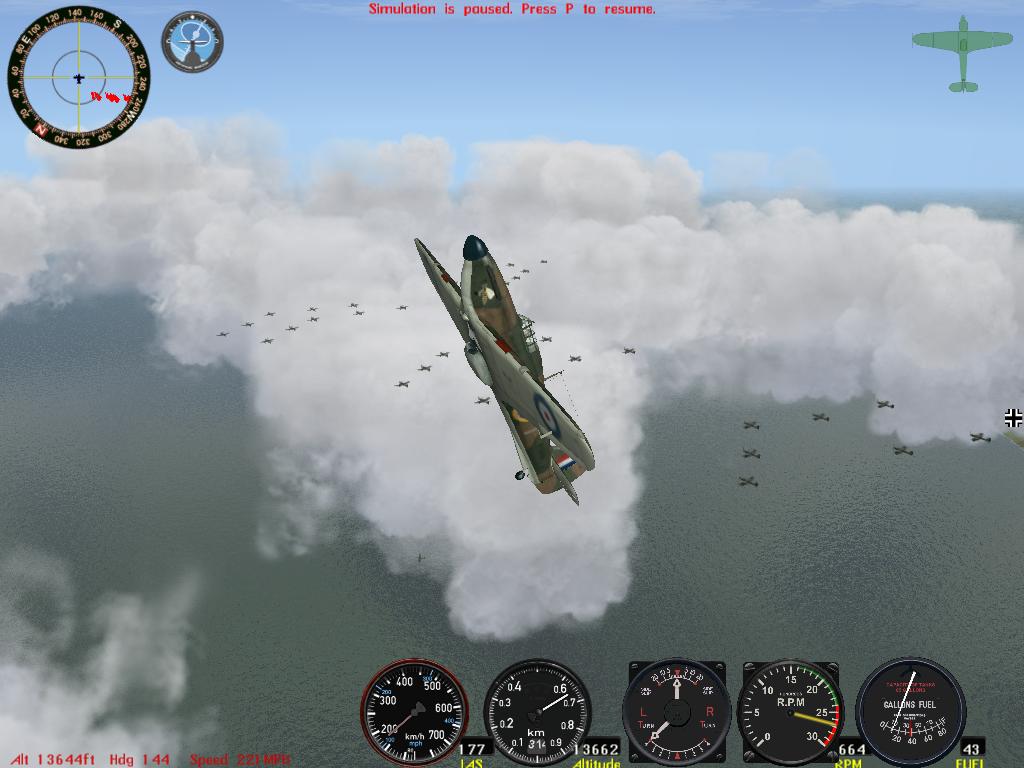Click the compass radar display
Image resolution: width=1024 pixels, height=768 pixels.
pos(79,76)
